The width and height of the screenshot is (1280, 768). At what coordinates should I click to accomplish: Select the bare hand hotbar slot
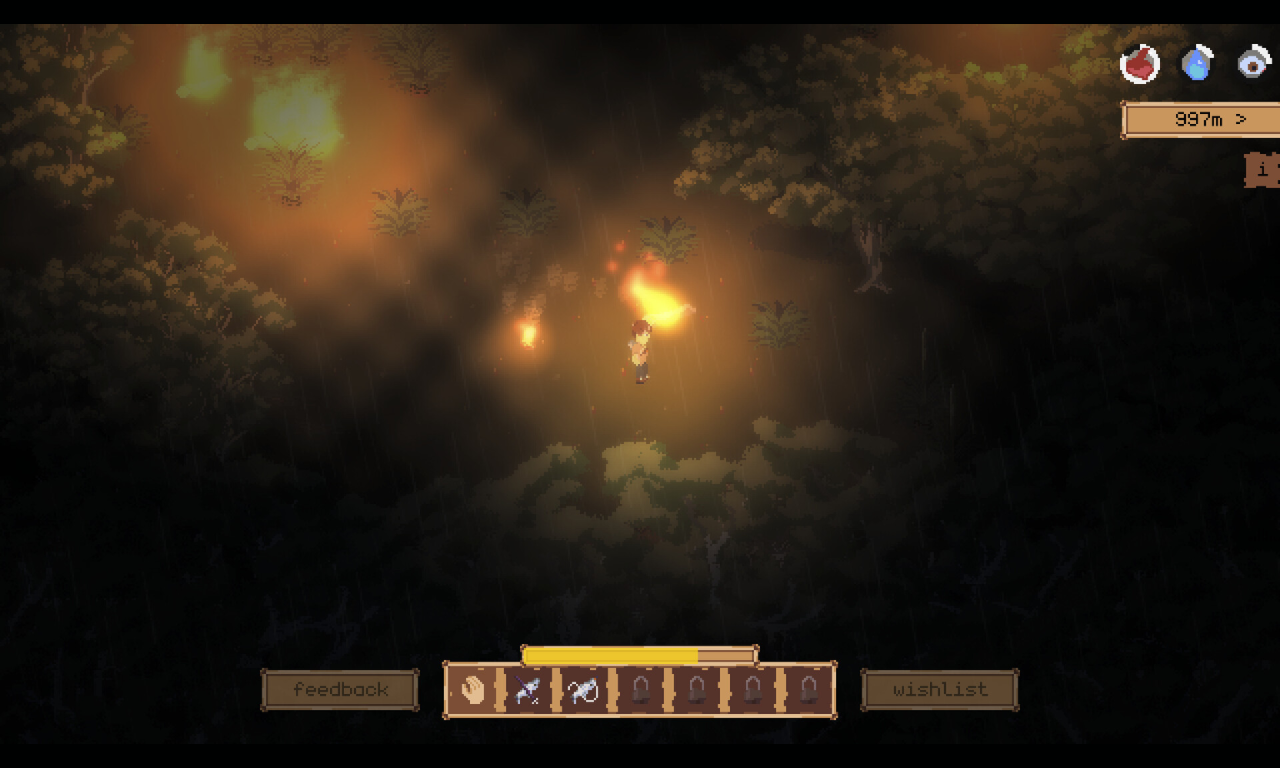(472, 690)
